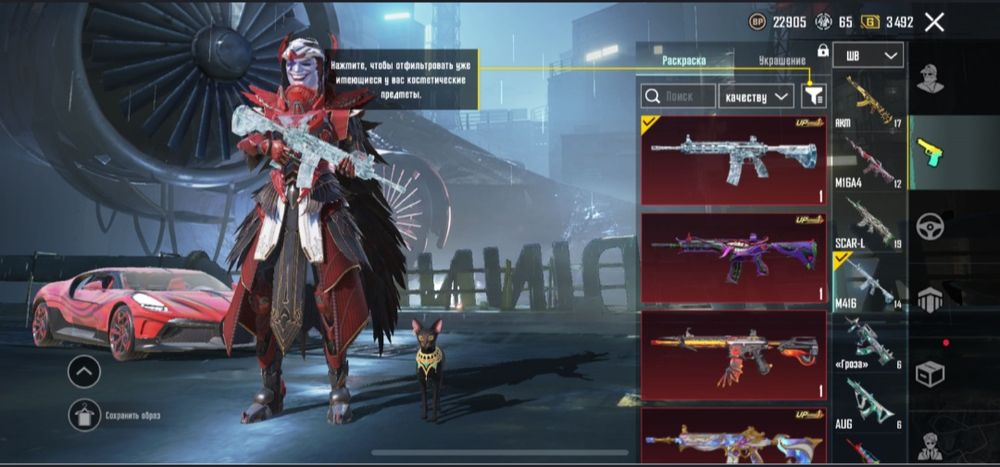1000x467 pixels.
Task: Open the box crate category icon
Action: pyautogui.click(x=930, y=374)
